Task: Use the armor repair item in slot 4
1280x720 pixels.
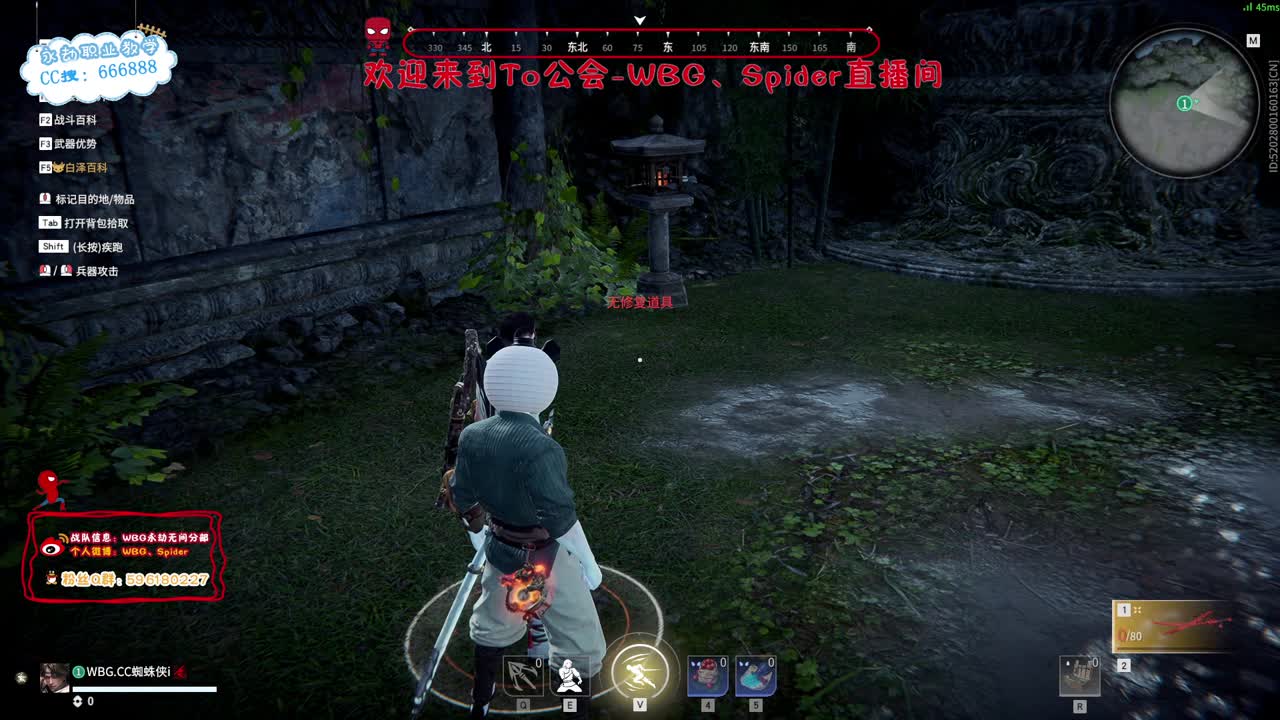Action: (x=706, y=676)
